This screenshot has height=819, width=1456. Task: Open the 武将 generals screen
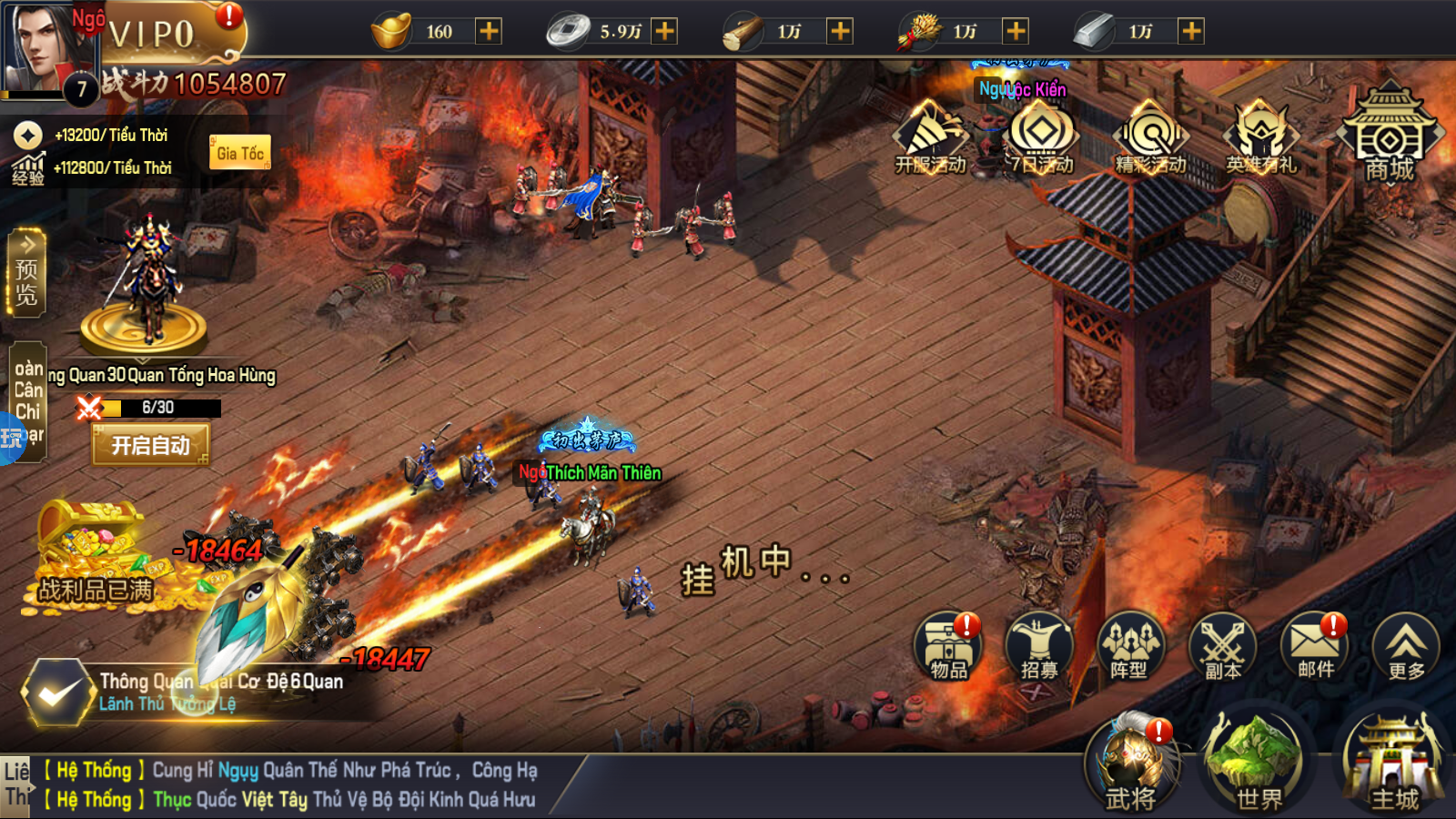pyautogui.click(x=1131, y=766)
